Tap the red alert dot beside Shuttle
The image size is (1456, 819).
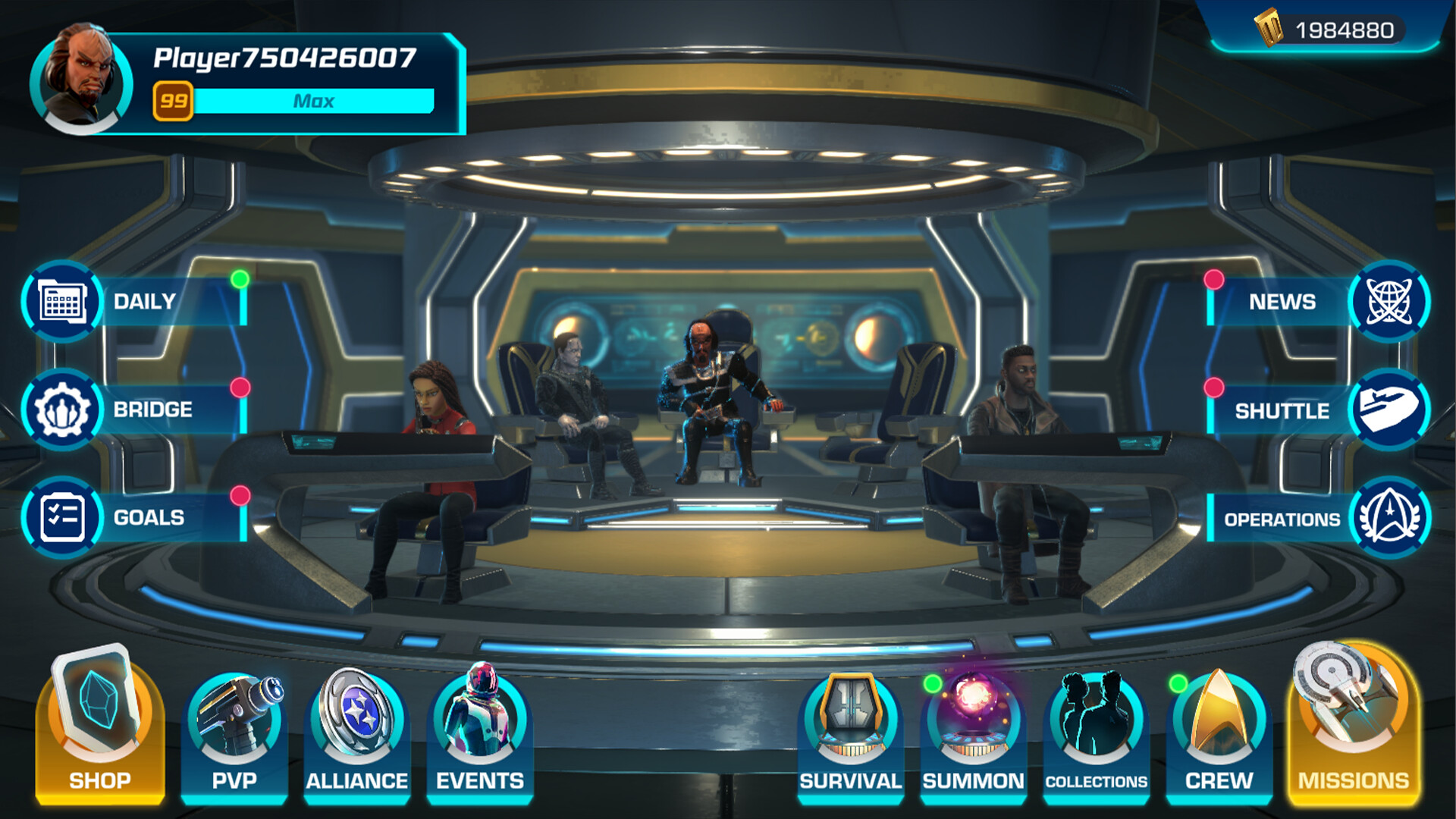pyautogui.click(x=1214, y=388)
